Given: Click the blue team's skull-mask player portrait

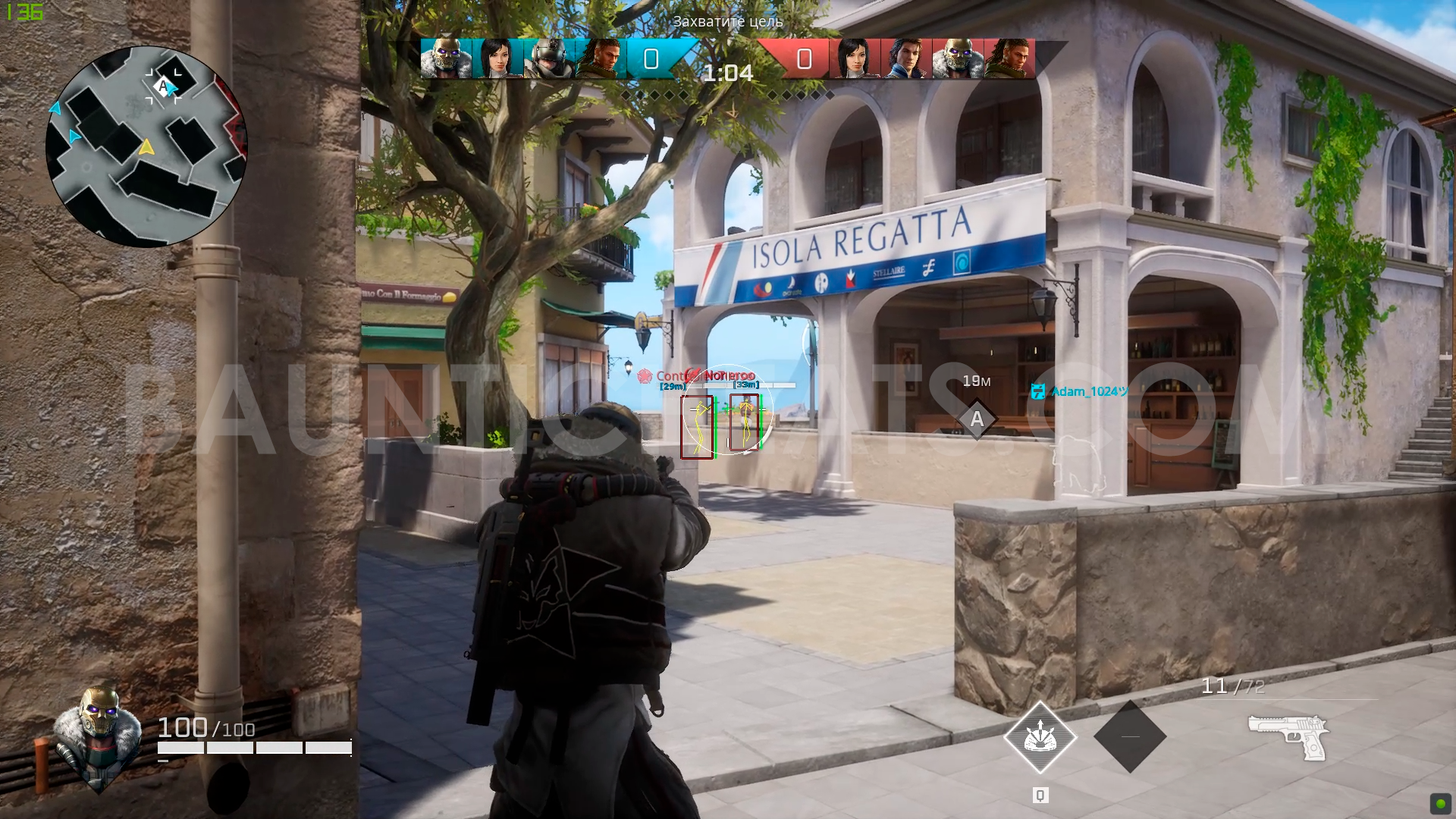Looking at the screenshot, I should coord(446,58).
